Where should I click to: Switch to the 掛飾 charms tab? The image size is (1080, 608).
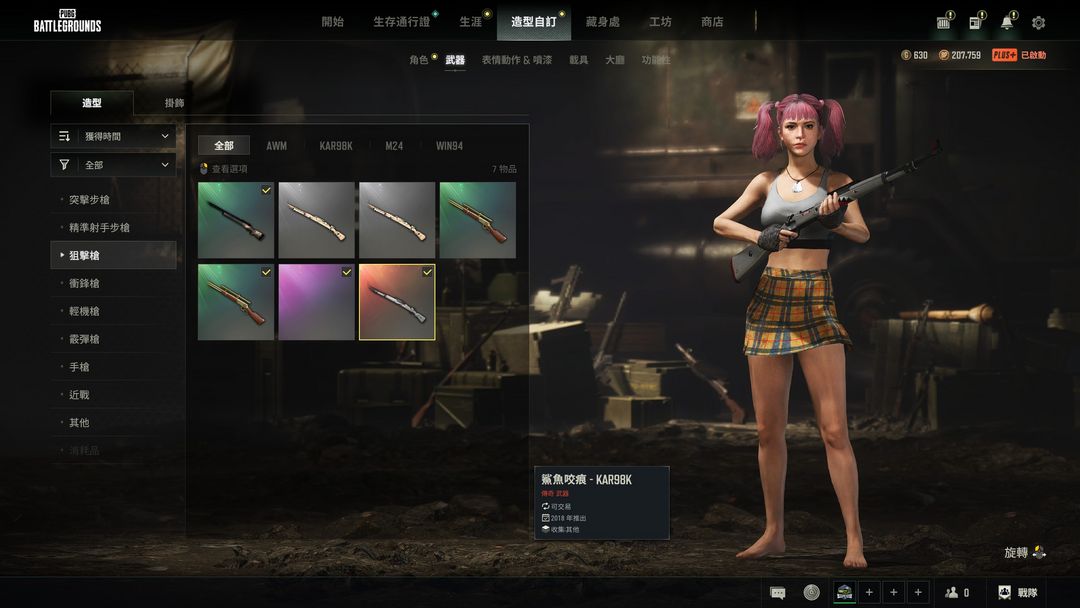(x=174, y=103)
